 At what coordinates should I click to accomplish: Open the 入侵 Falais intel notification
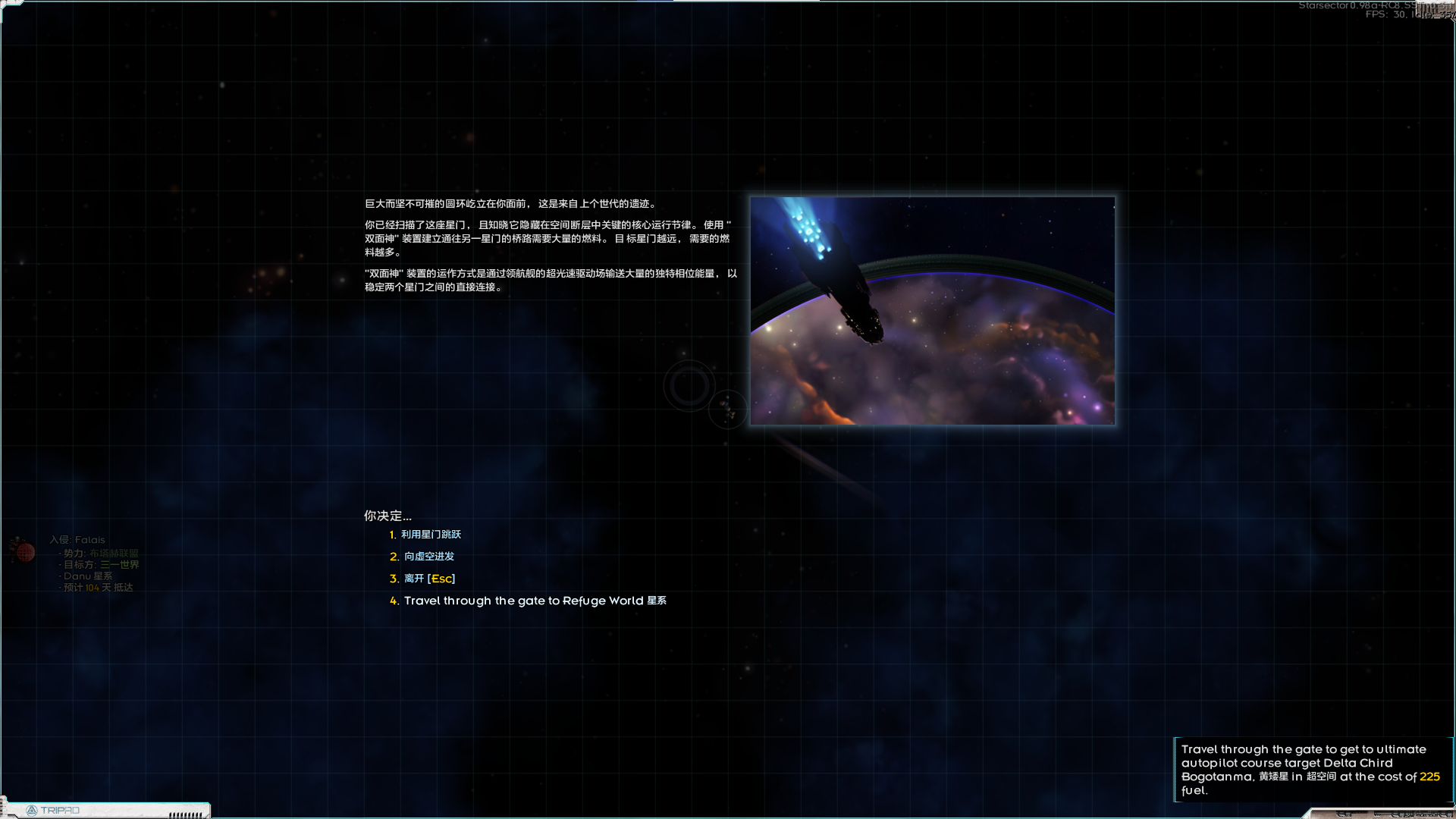(77, 541)
